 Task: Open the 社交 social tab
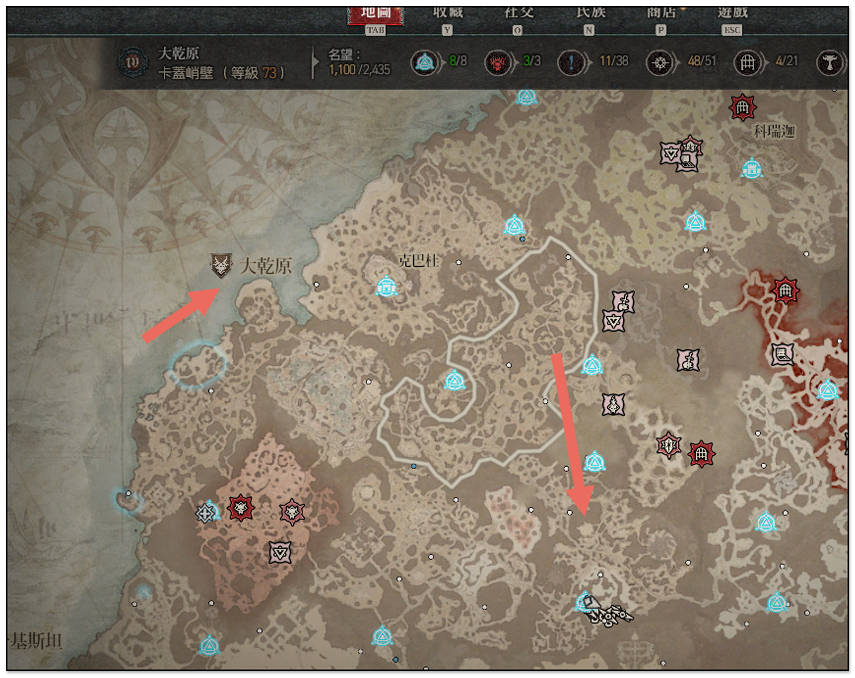pyautogui.click(x=517, y=13)
